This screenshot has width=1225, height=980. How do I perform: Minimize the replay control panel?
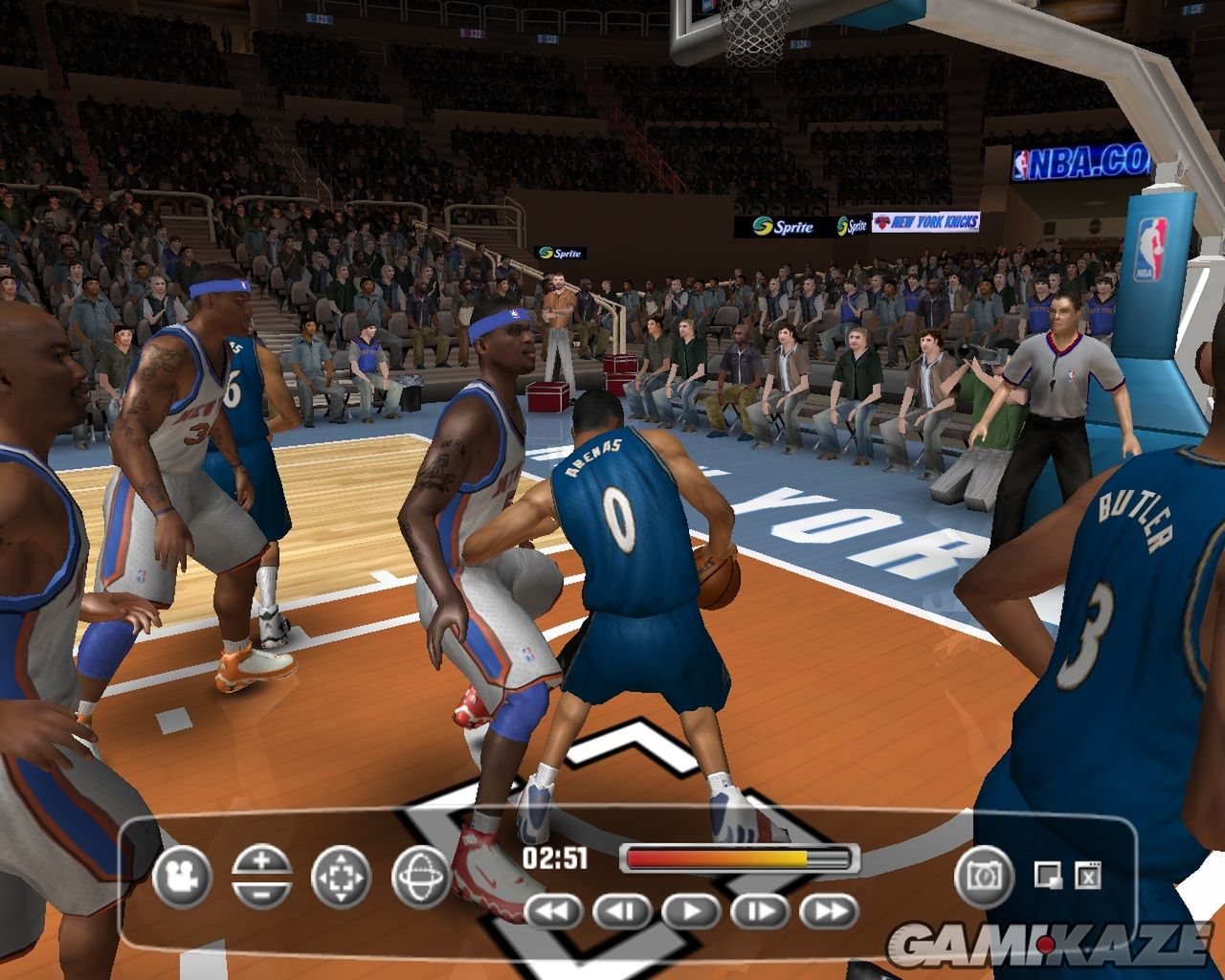click(1048, 874)
